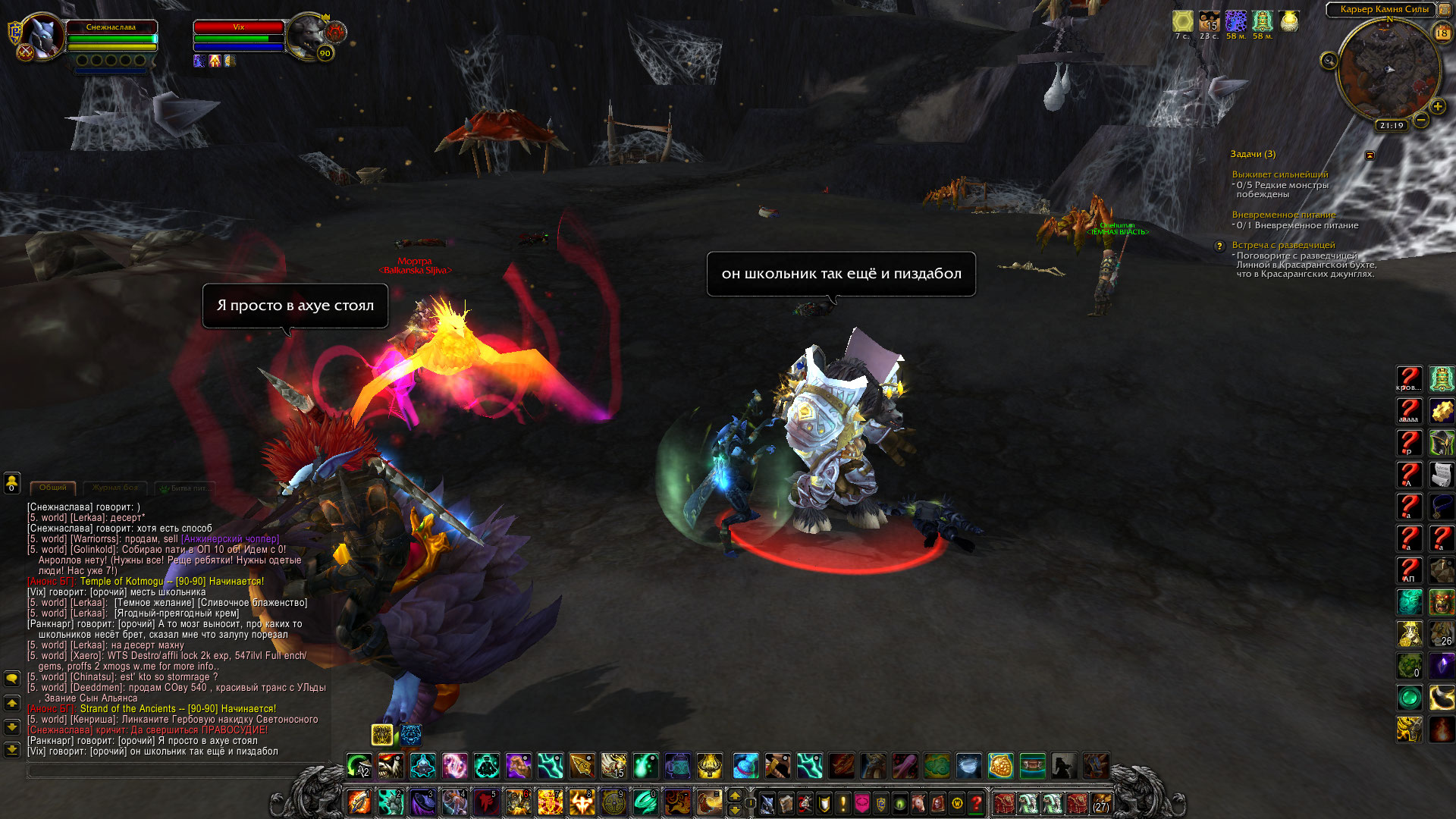Screen dimensions: 1456x819
Task: Open the chat menu speech bubble button
Action: click(x=12, y=678)
